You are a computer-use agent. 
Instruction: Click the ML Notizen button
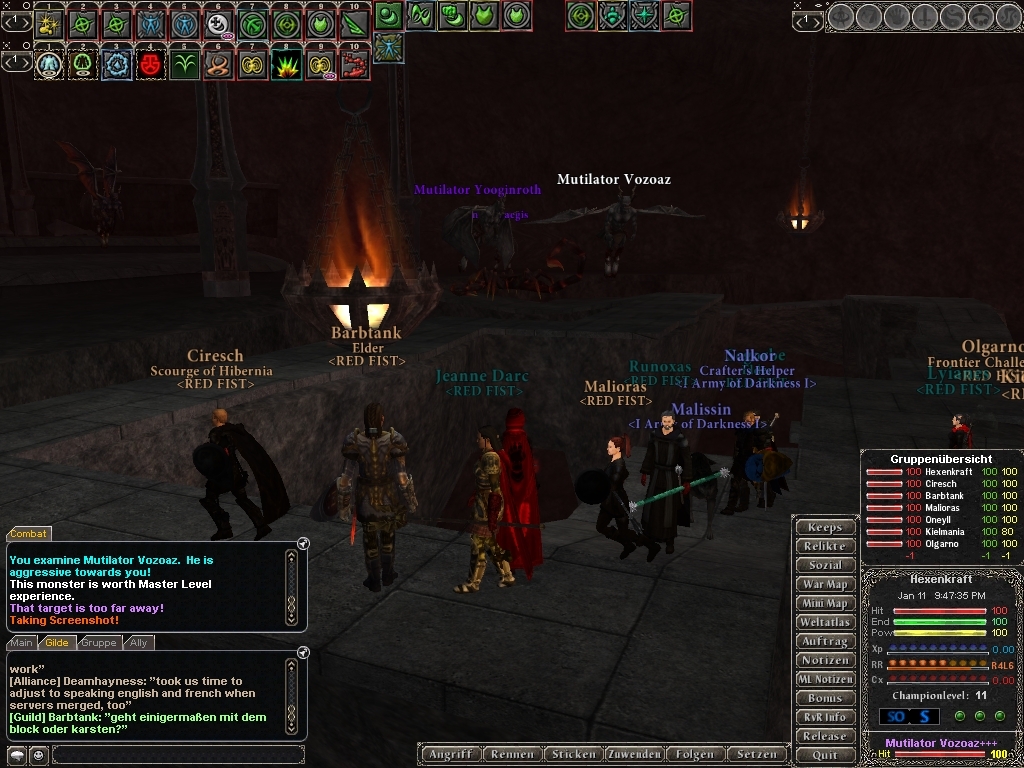[x=825, y=679]
